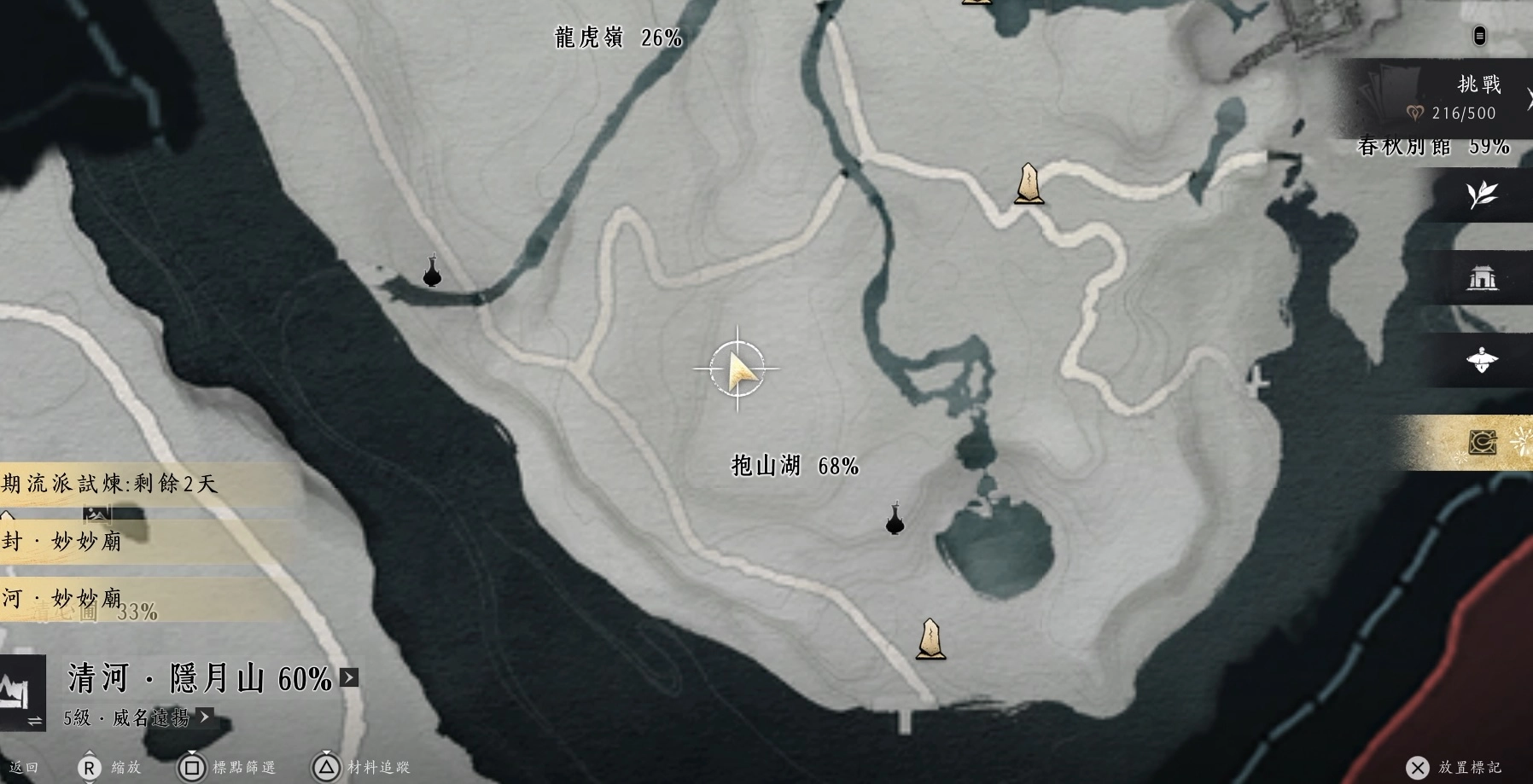The width and height of the screenshot is (1533, 784).
Task: Open the temple icon on the right sidebar
Action: (x=1483, y=277)
